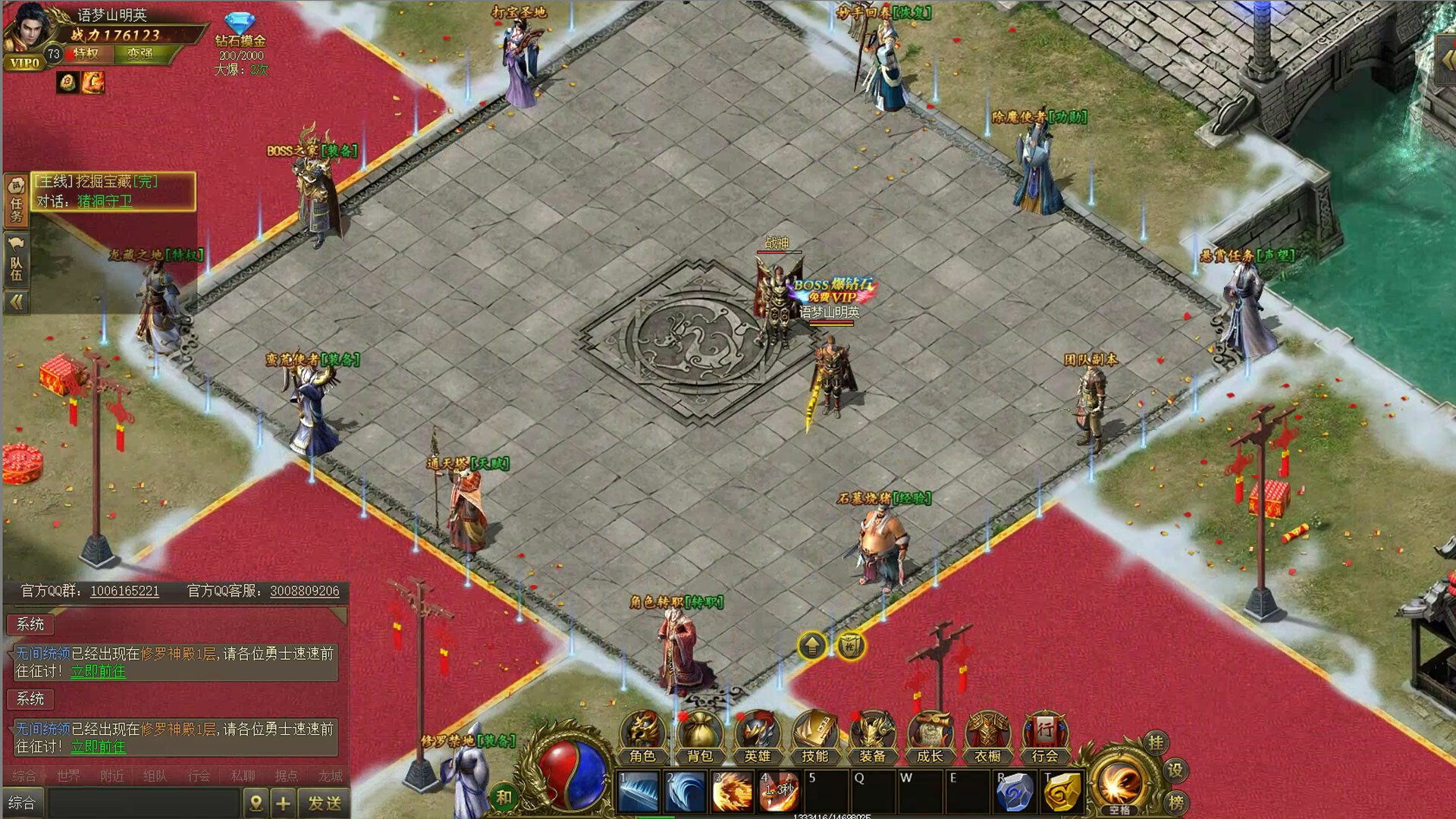Open the 背包 backpack icon

[701, 736]
